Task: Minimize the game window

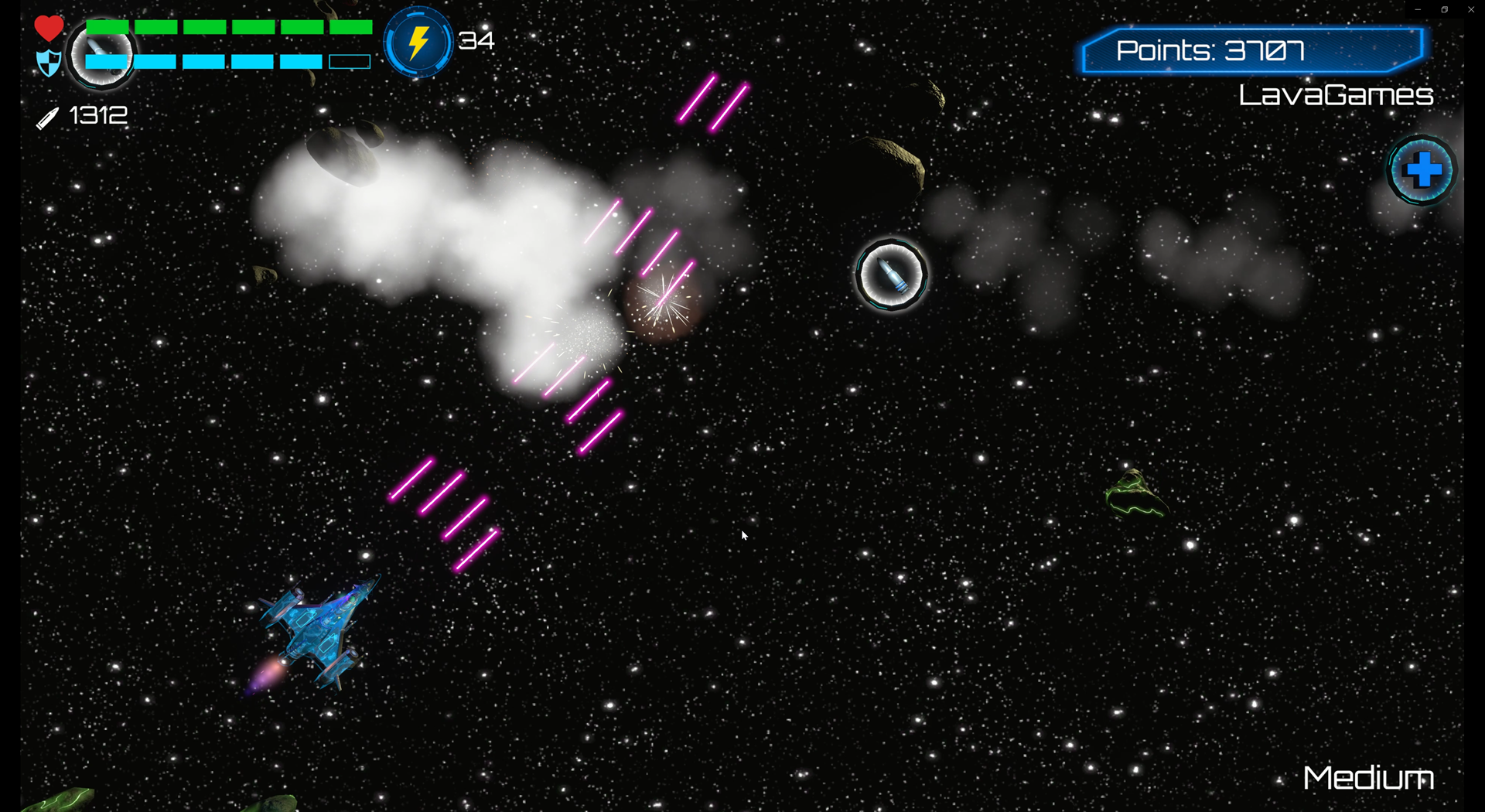Action: [x=1418, y=10]
